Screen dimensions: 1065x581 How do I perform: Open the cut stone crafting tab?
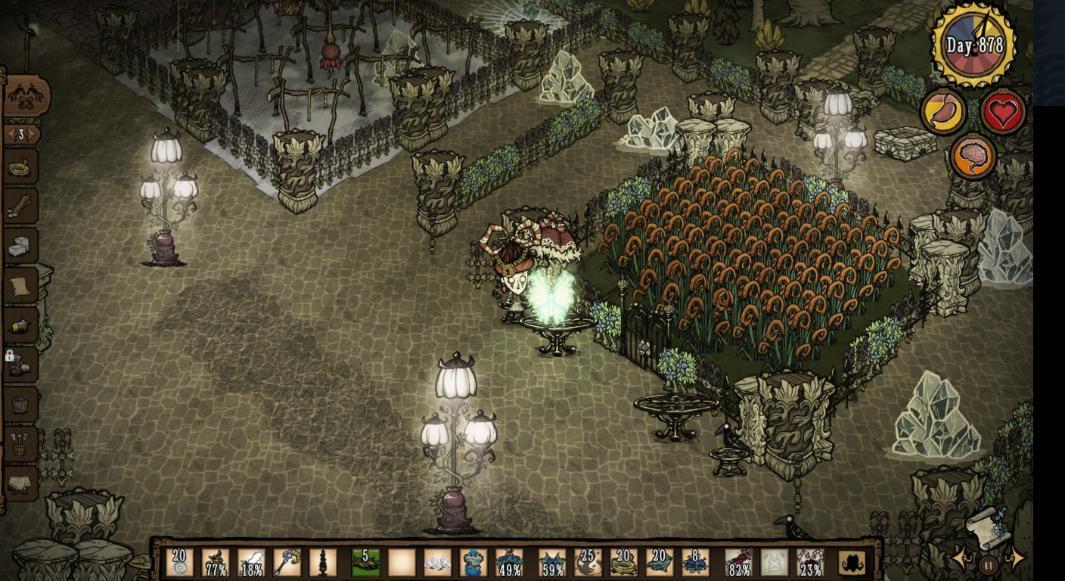21,246
